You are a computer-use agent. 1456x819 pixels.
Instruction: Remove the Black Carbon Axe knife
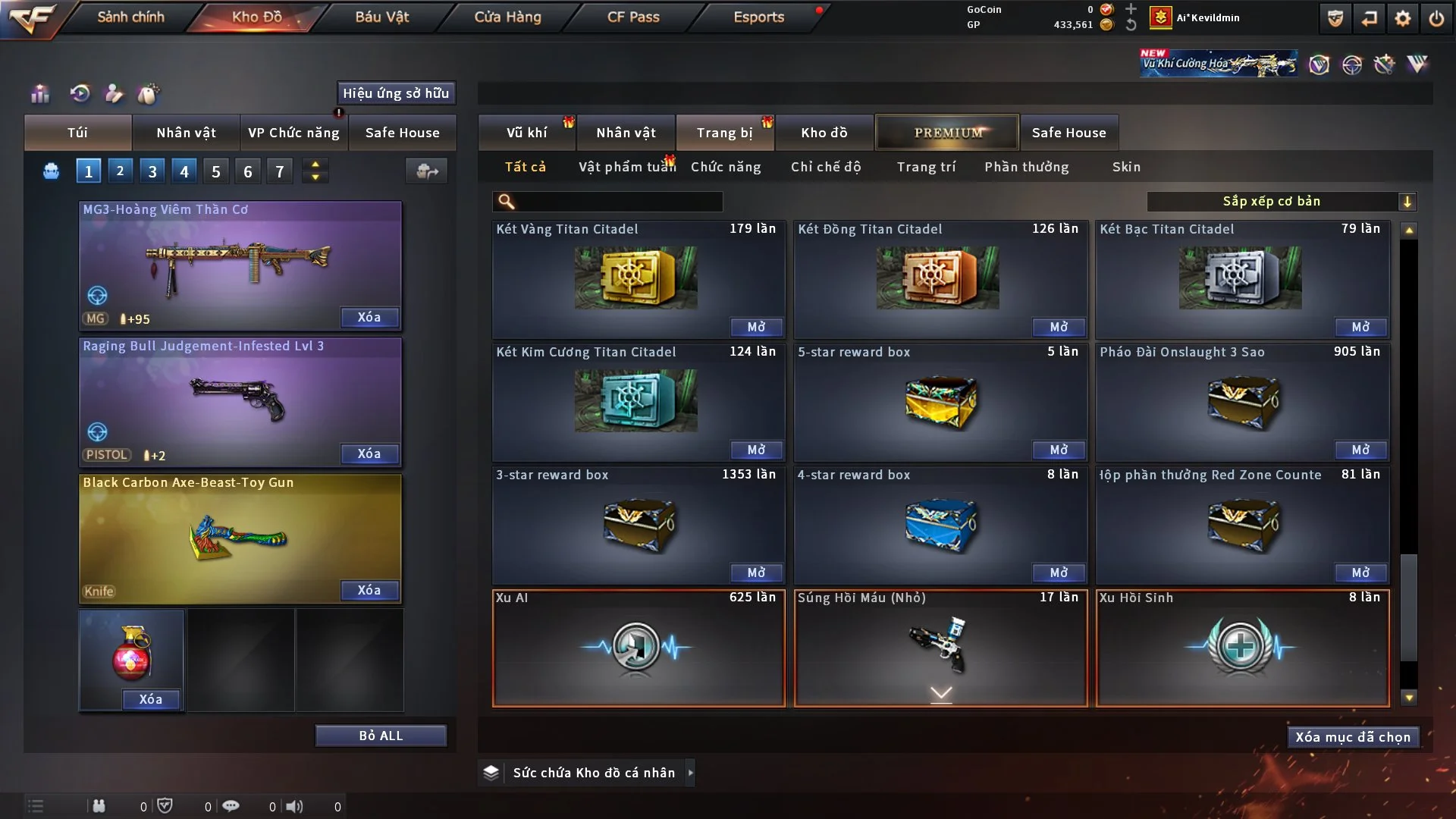click(369, 590)
